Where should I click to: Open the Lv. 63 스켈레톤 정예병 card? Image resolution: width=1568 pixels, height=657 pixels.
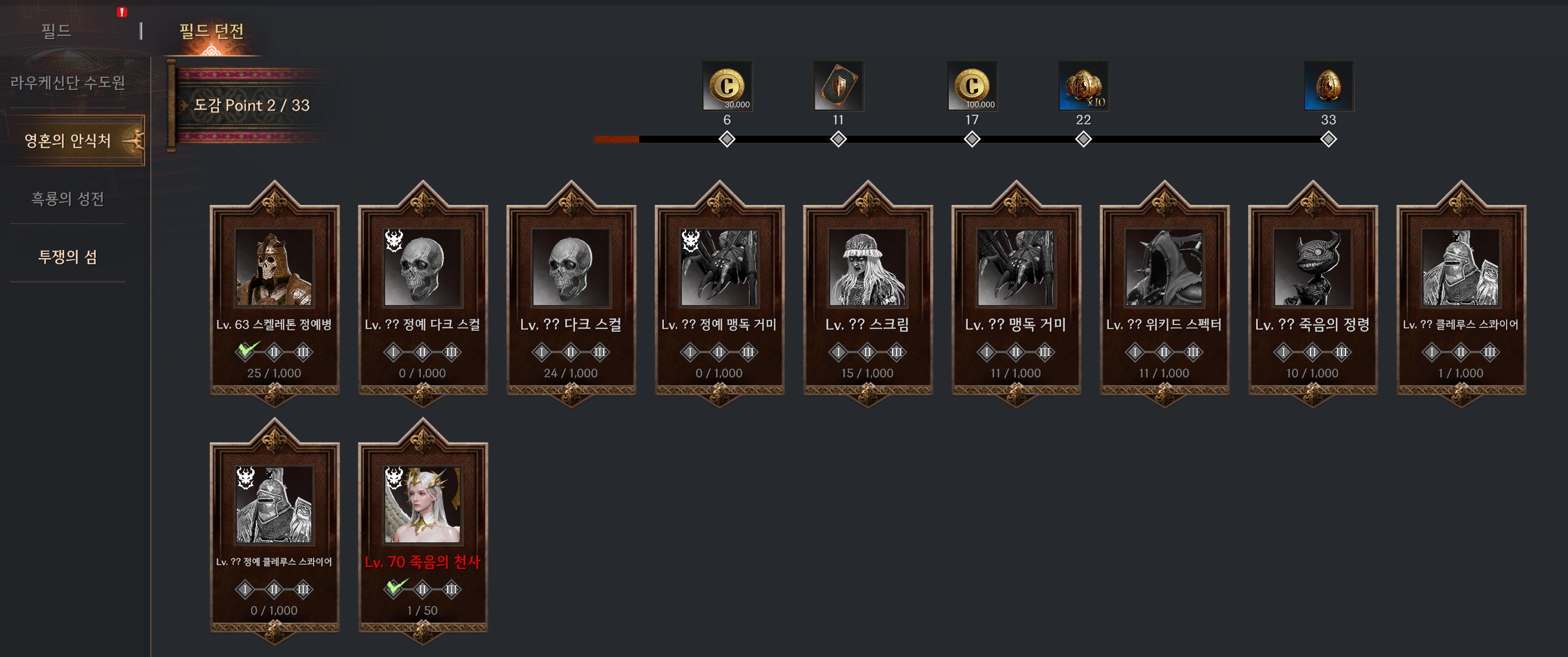(x=274, y=294)
